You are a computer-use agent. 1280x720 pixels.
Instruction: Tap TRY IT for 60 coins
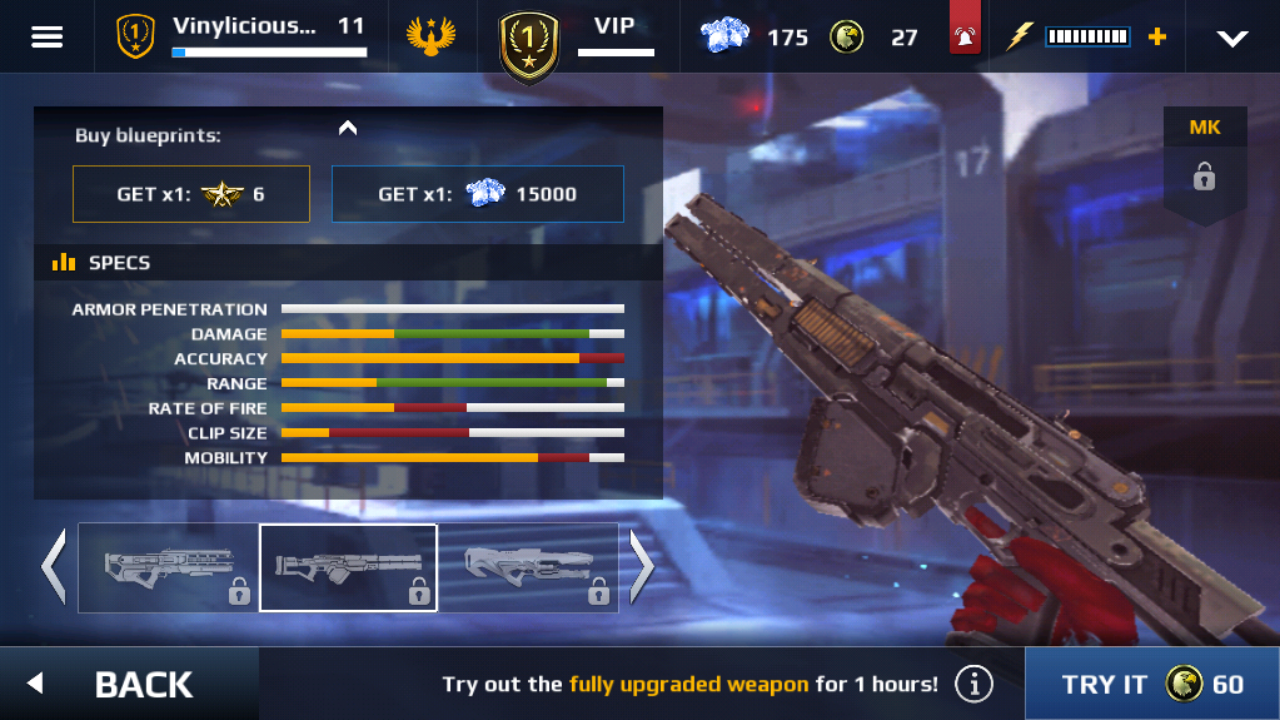(1152, 684)
